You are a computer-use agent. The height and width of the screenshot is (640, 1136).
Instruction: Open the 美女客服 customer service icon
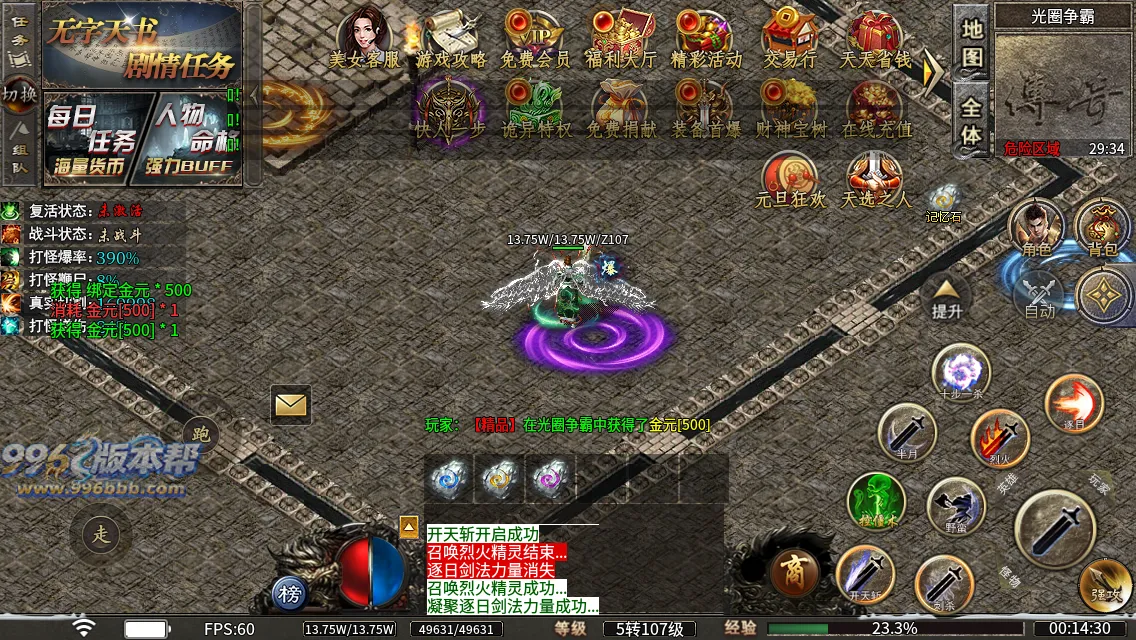pos(364,38)
